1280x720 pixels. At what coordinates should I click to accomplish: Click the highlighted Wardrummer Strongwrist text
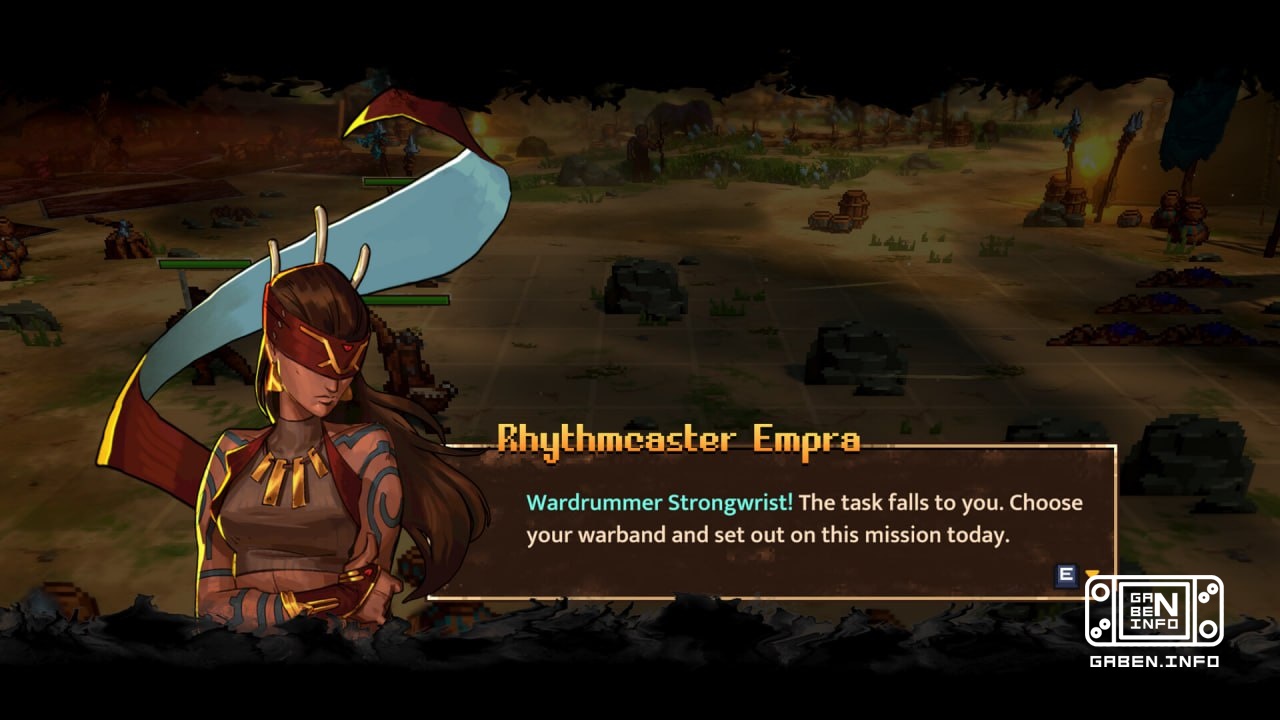click(658, 503)
